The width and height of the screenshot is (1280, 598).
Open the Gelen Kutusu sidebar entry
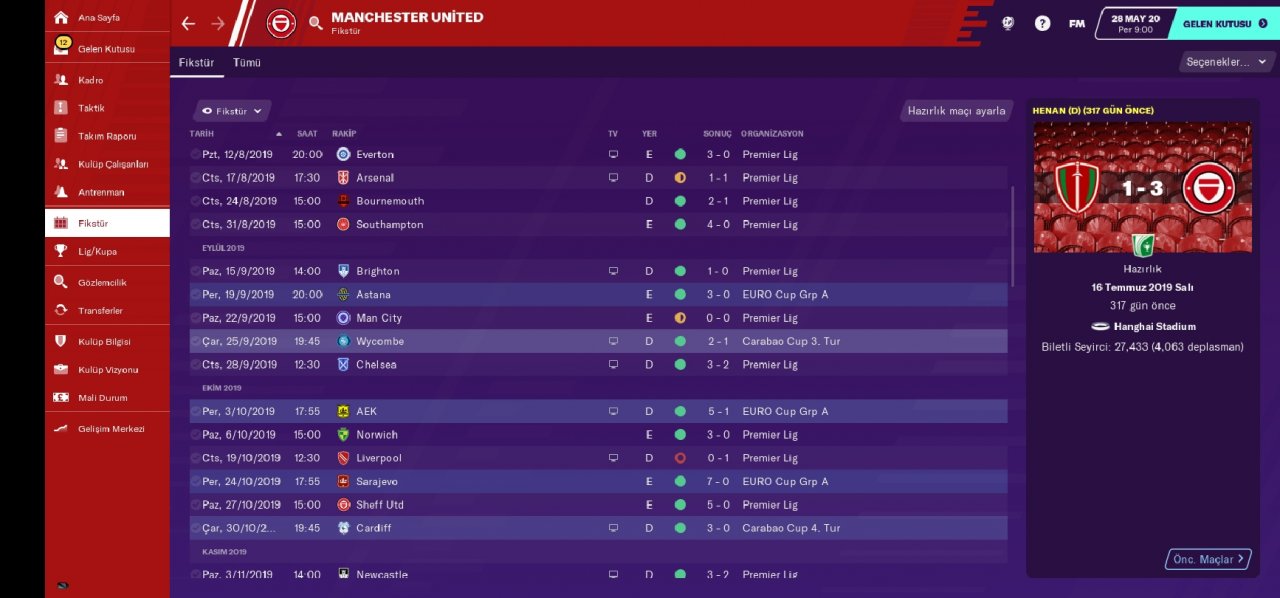click(105, 49)
